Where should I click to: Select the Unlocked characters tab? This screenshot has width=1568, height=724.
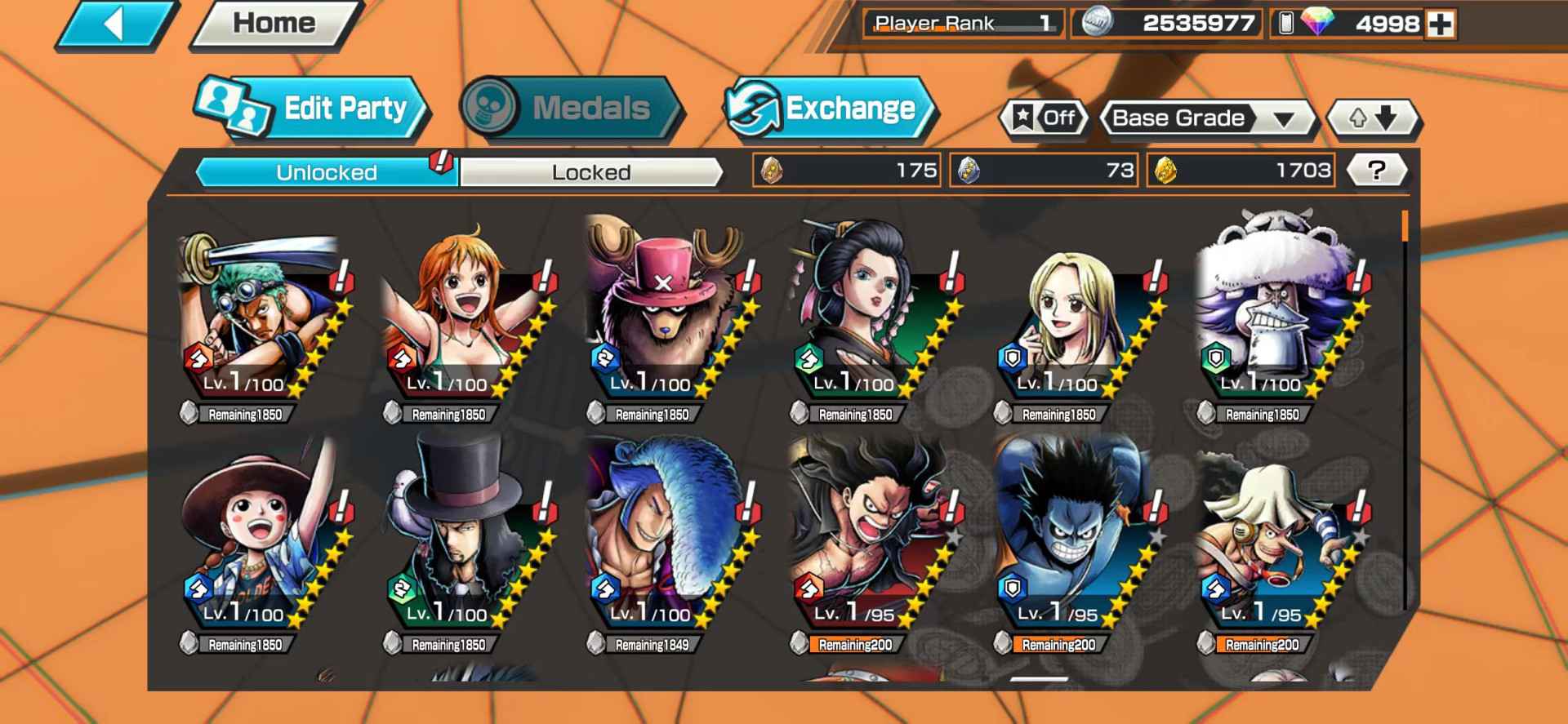coord(326,172)
